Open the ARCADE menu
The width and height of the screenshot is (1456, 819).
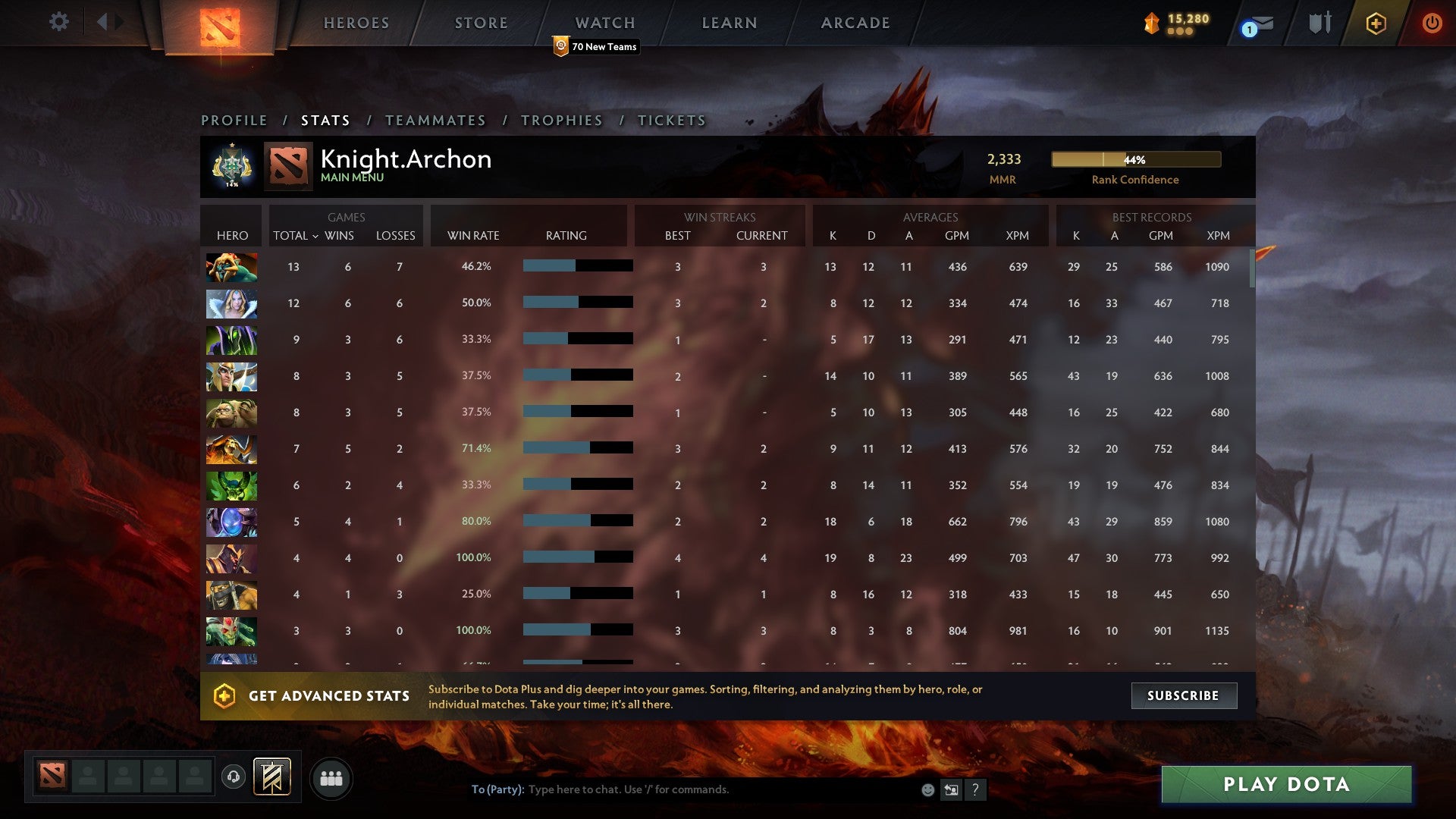point(855,23)
